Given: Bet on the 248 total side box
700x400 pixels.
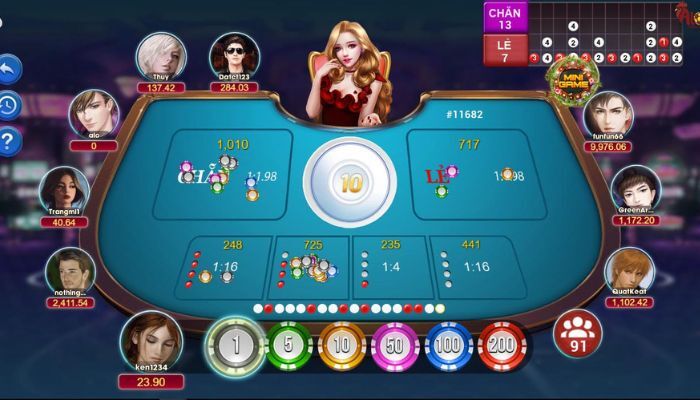Looking at the screenshot, I should tap(222, 266).
